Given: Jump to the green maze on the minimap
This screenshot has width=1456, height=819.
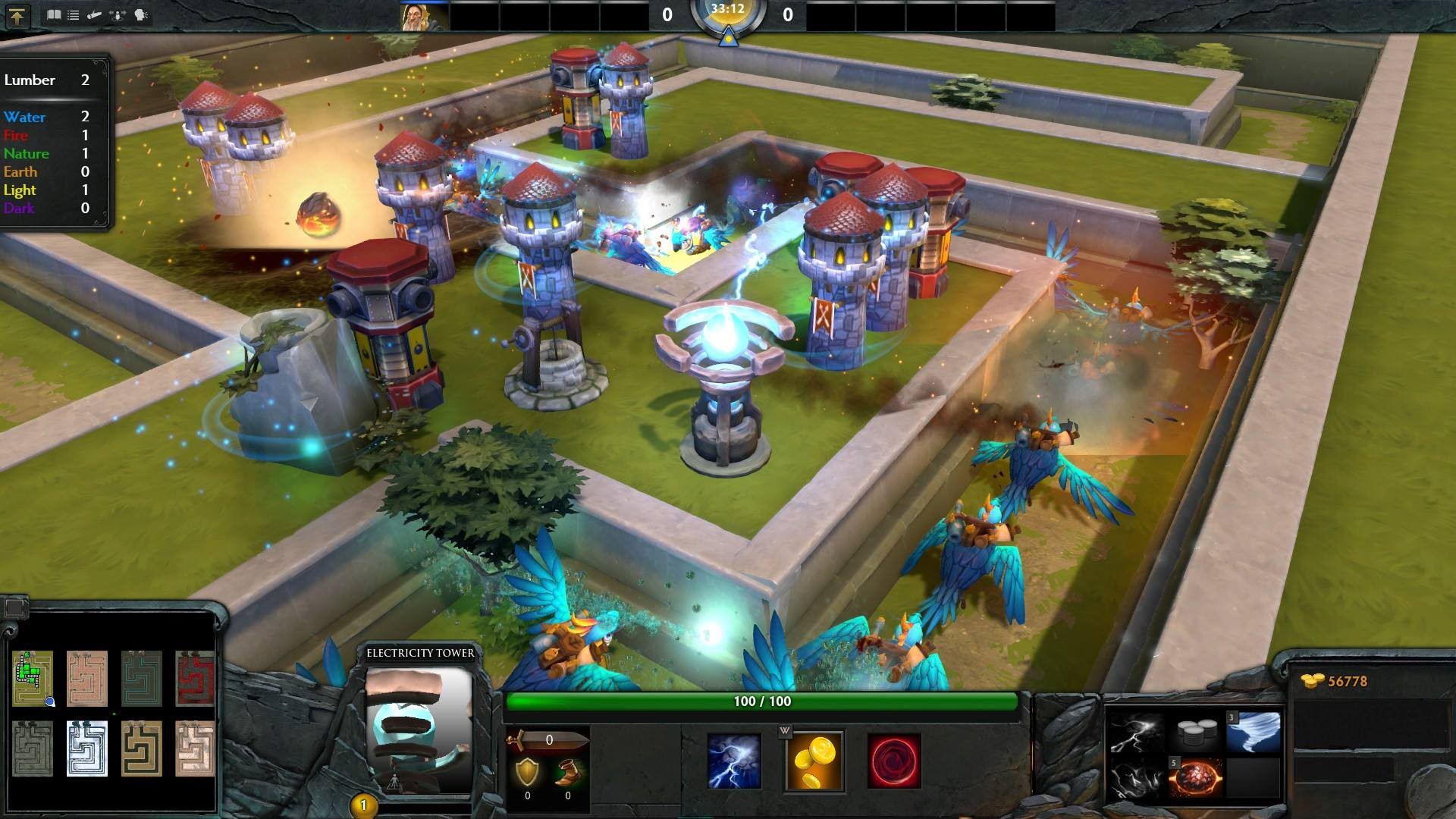Looking at the screenshot, I should click(x=33, y=677).
